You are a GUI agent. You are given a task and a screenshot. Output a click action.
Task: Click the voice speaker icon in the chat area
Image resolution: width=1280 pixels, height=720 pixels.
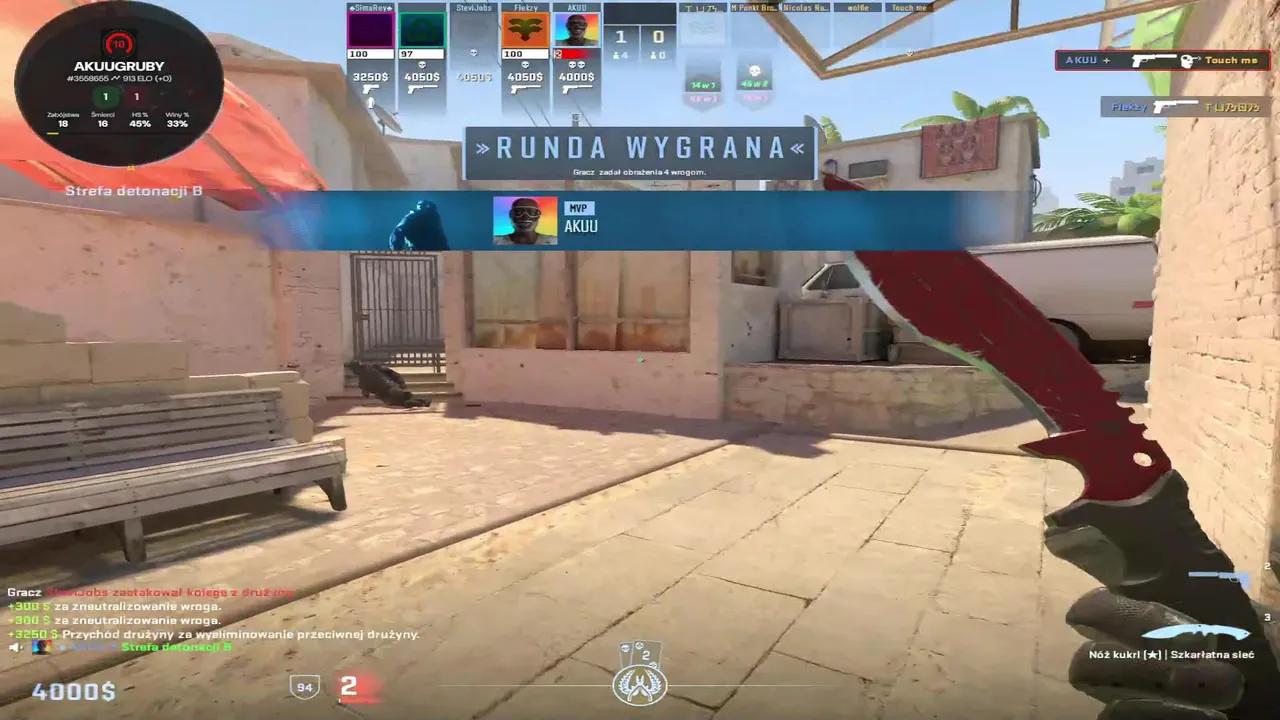pos(15,647)
